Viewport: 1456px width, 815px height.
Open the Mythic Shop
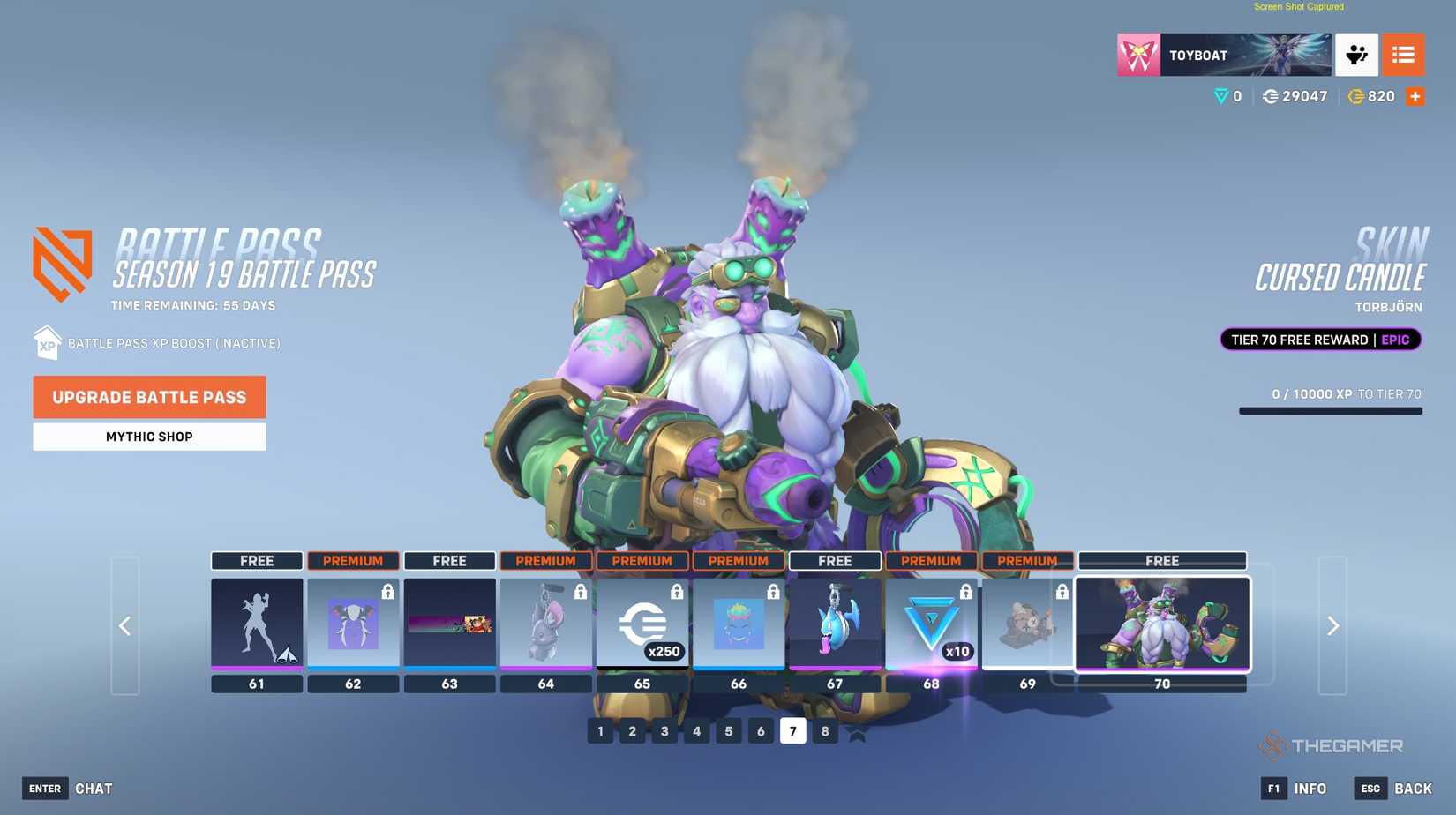pyautogui.click(x=149, y=437)
